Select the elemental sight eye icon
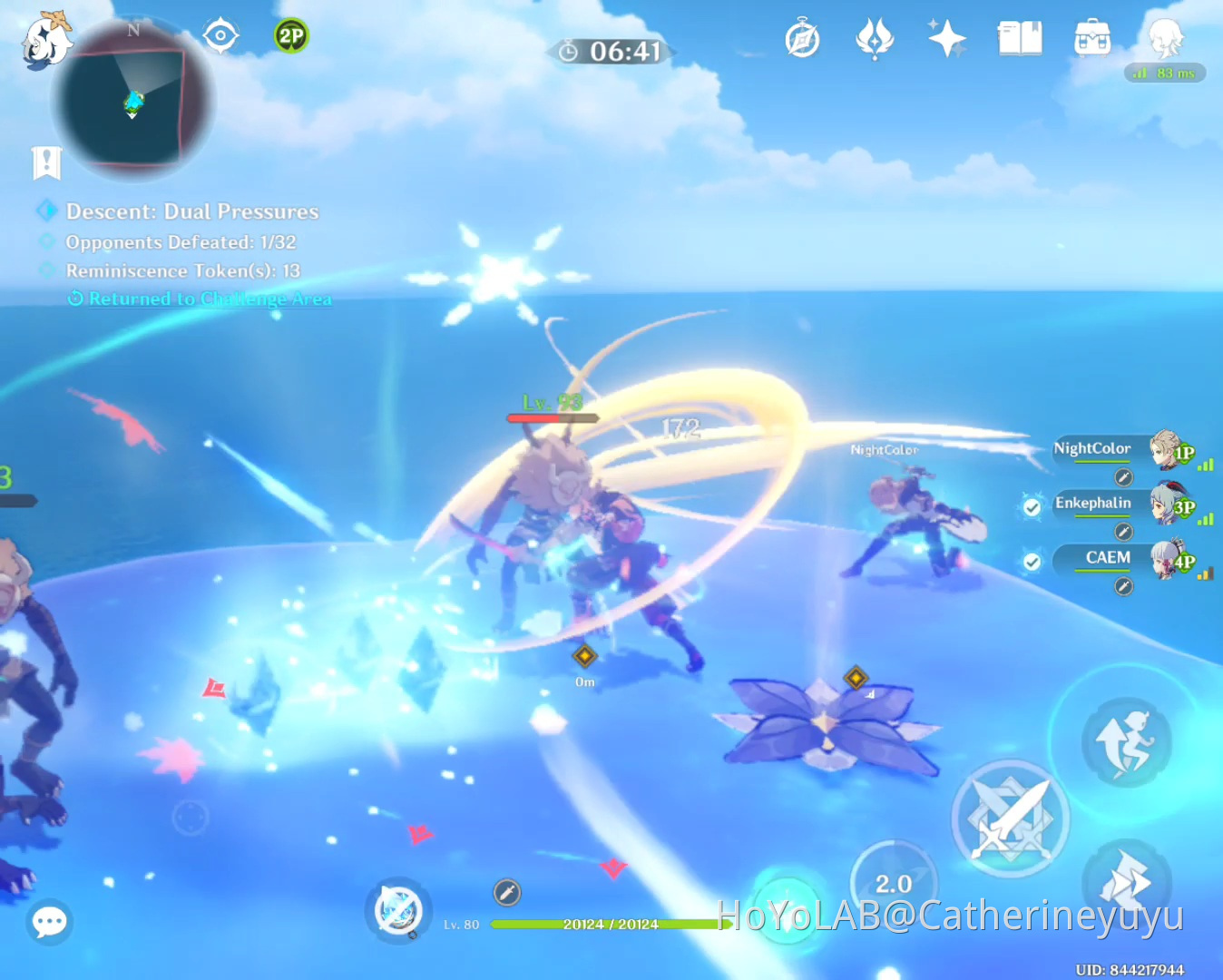1223x980 pixels. tap(220, 34)
